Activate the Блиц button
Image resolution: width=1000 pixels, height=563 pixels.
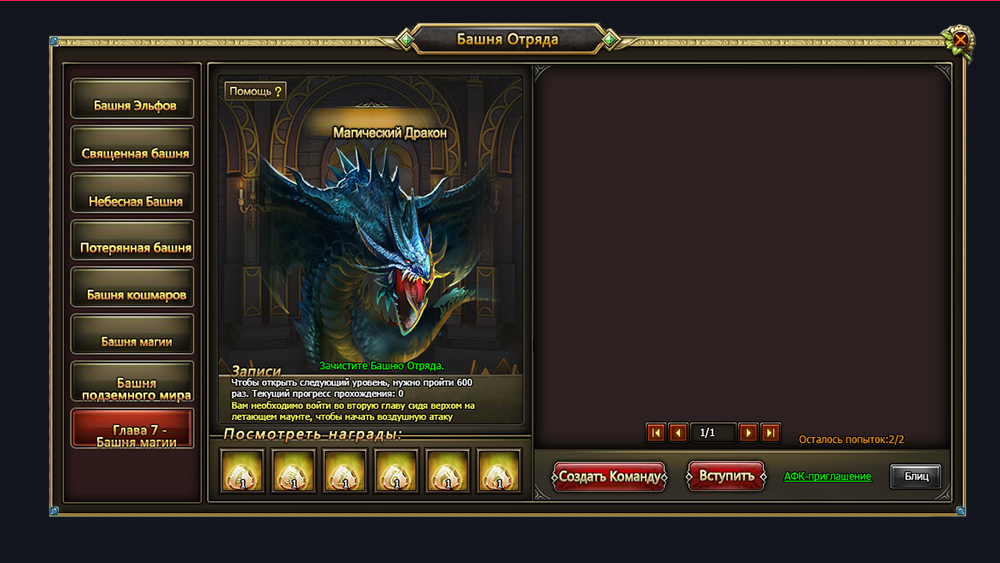[x=916, y=477]
